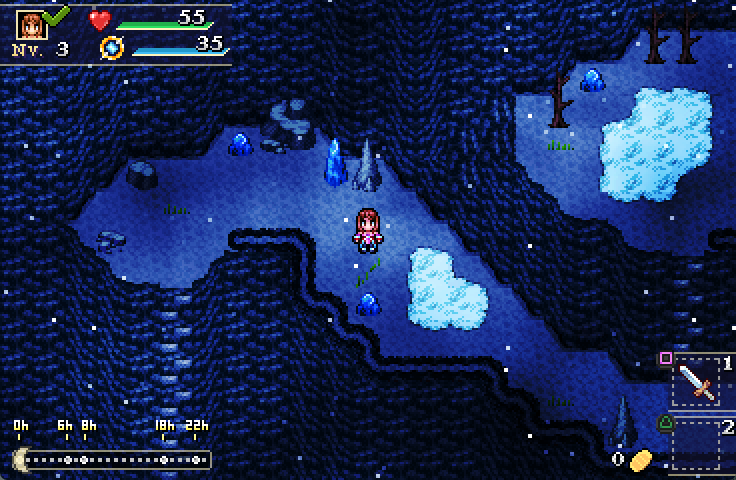Click the moon icon on the day-night timeline
The height and width of the screenshot is (480, 736).
coord(20,459)
